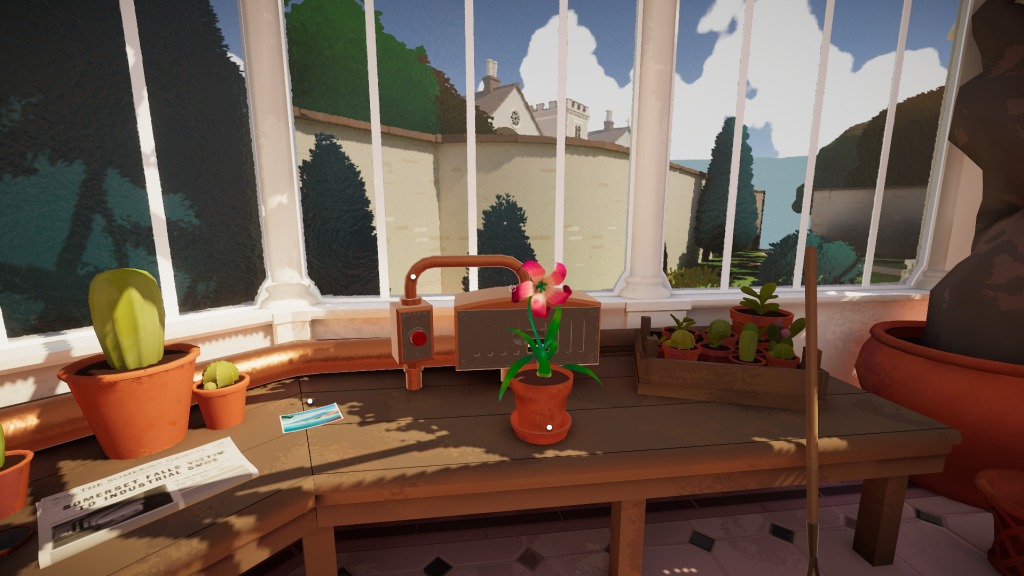Click the interaction dot on the flower pot

548,427
